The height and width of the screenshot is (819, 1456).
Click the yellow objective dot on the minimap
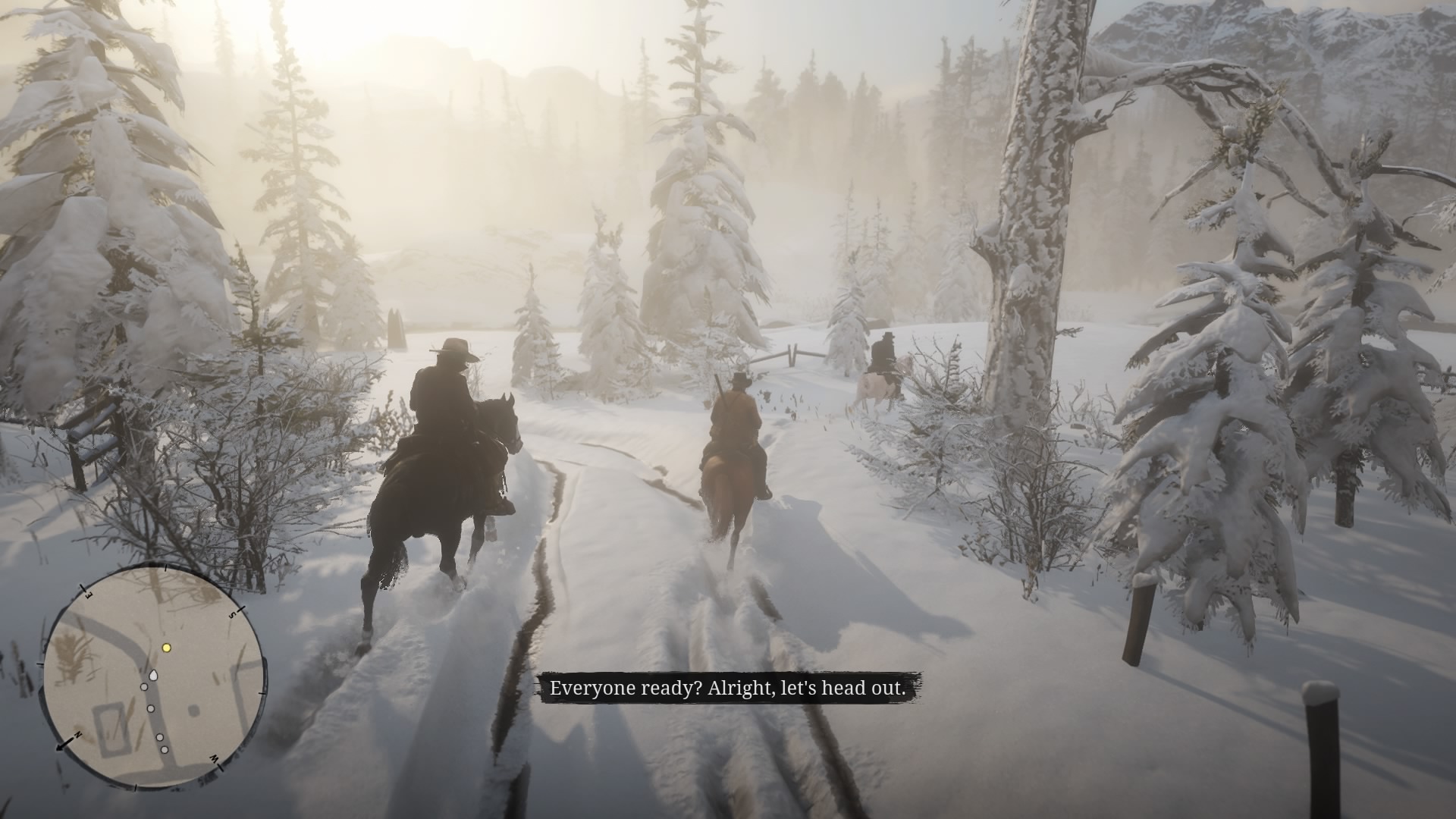tap(166, 648)
